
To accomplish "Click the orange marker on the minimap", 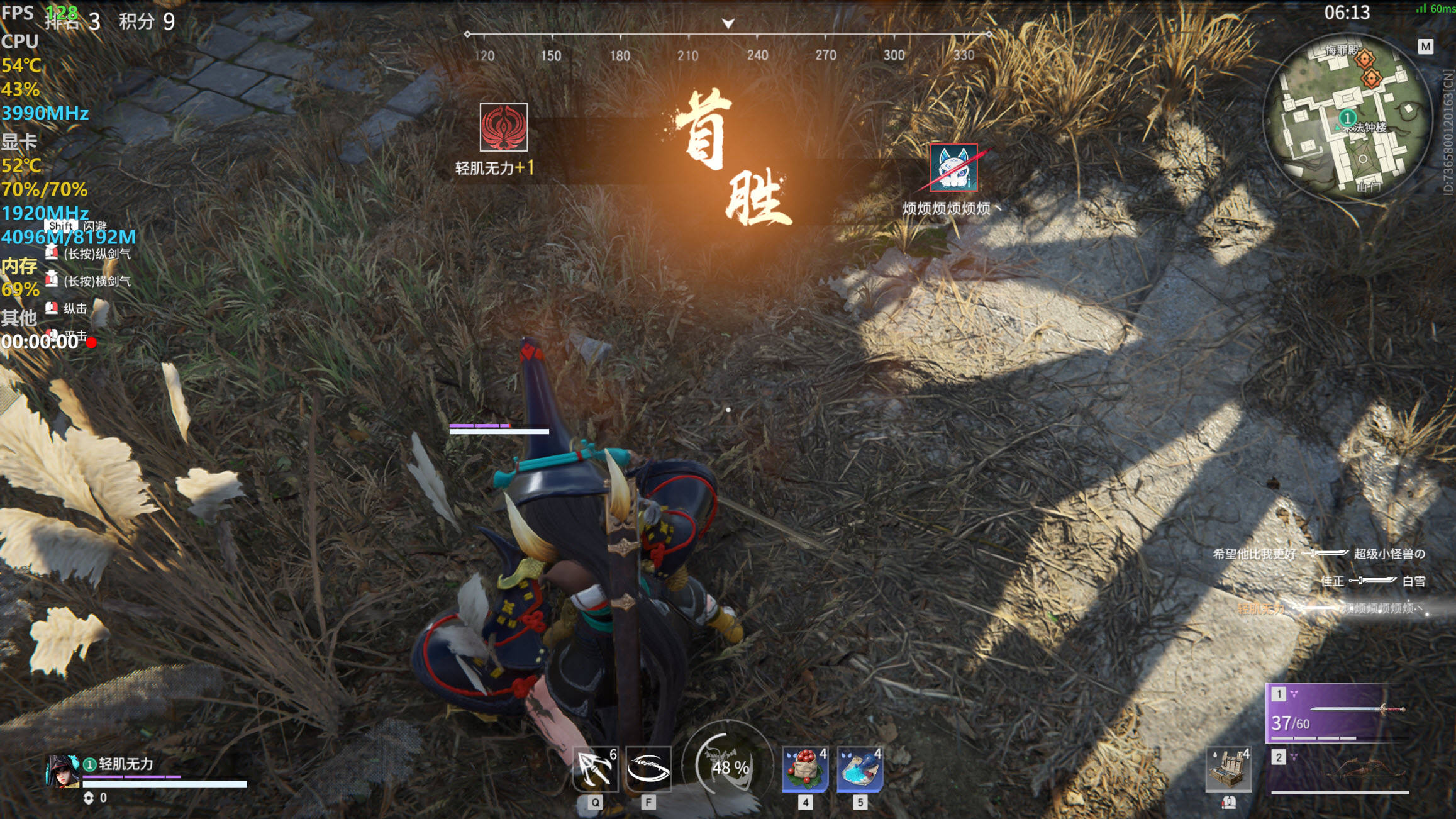I will (1365, 60).
